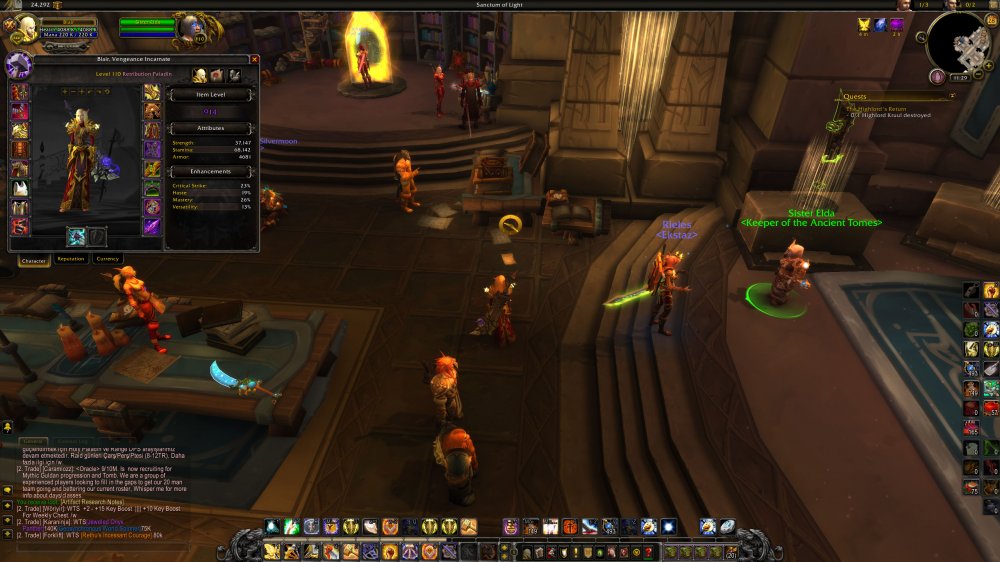The height and width of the screenshot is (562, 1000).
Task: Collapse the Quests tracker header
Action: [x=952, y=96]
